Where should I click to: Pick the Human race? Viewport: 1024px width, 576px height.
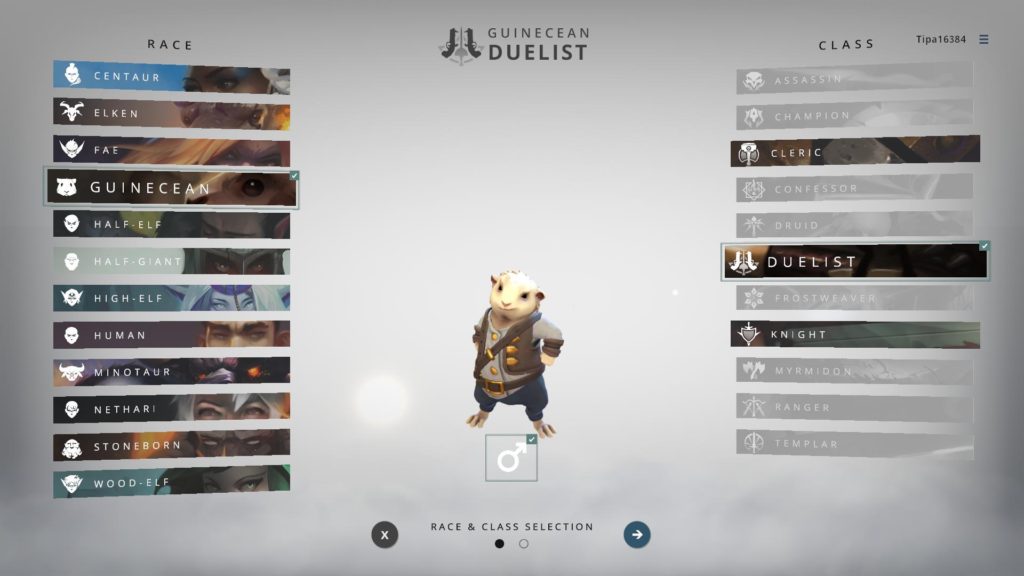point(171,335)
